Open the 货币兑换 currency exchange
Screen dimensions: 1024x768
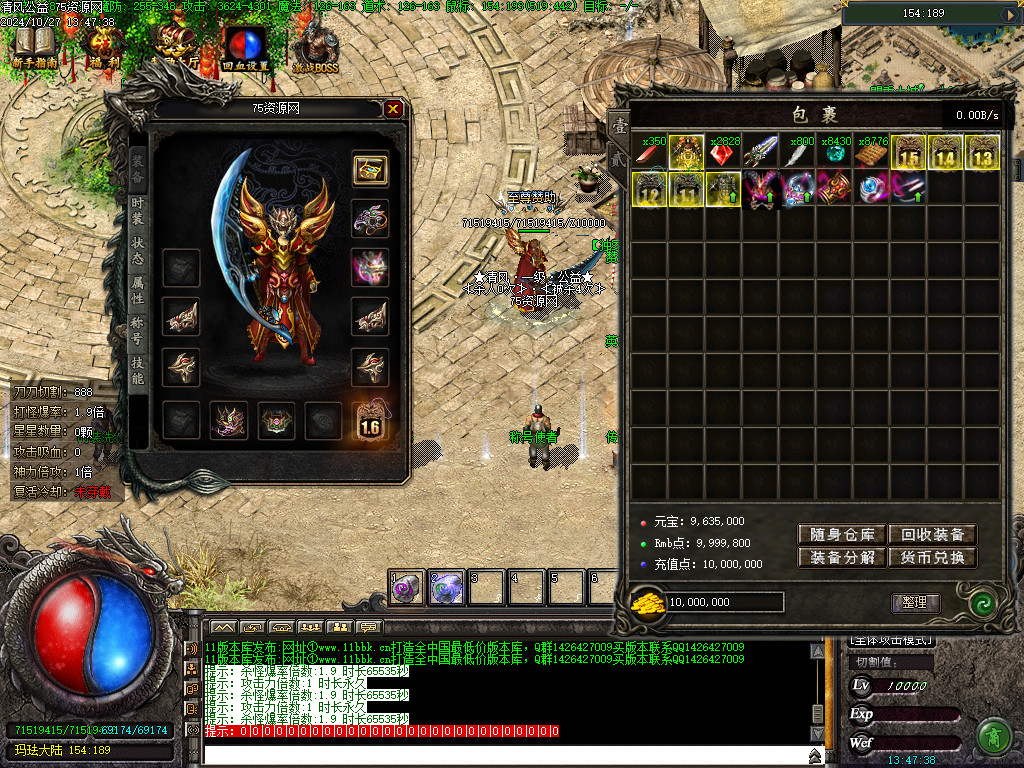(932, 558)
